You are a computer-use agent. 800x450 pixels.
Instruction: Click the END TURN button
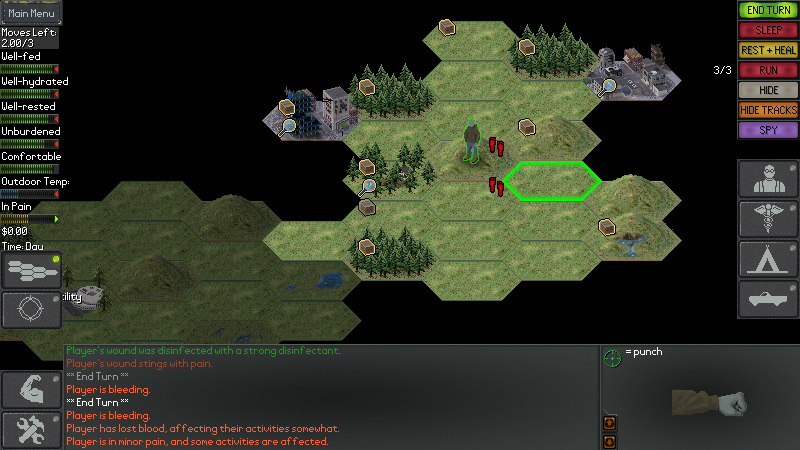(768, 10)
